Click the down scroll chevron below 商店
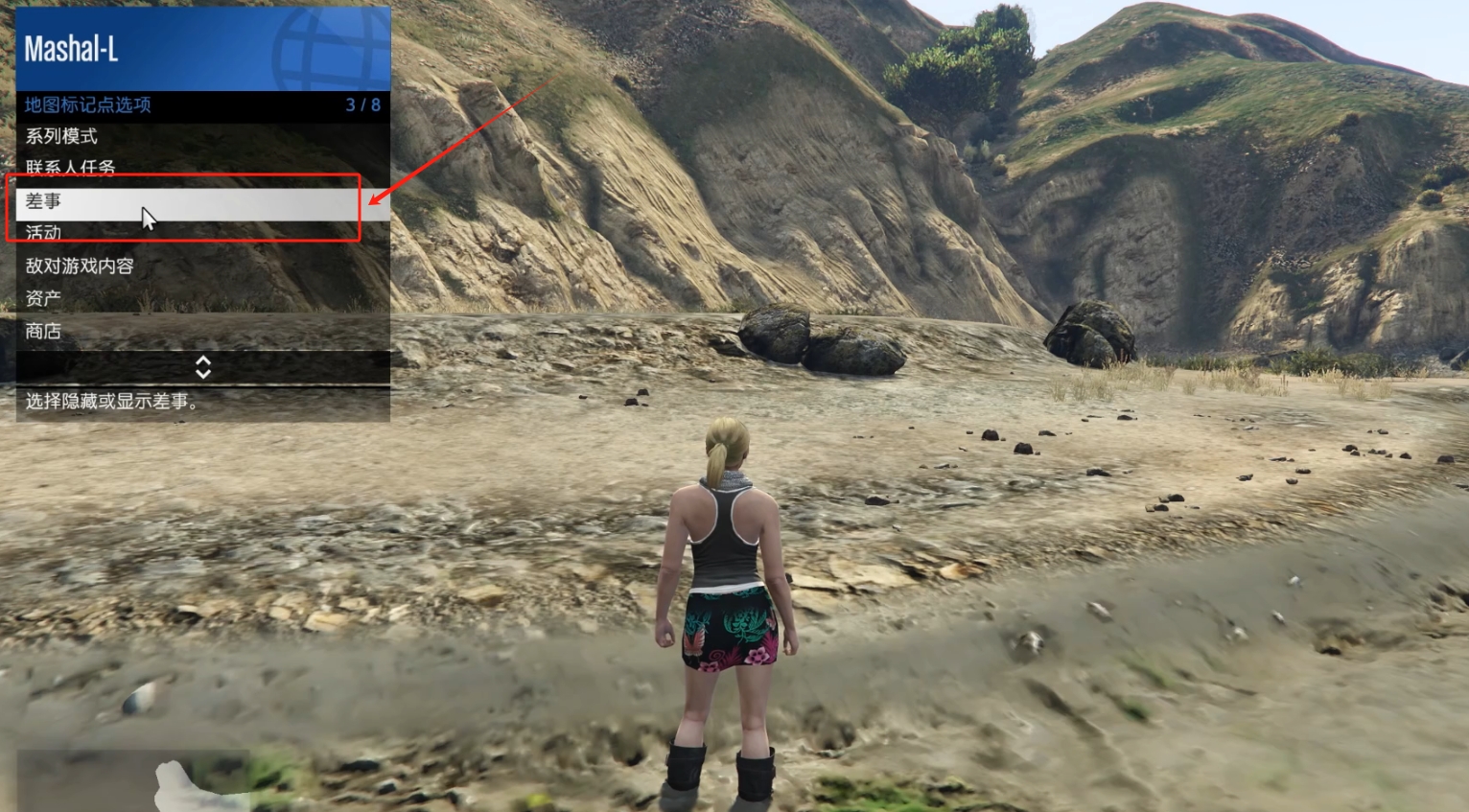Viewport: 1469px width, 812px height. [x=202, y=374]
